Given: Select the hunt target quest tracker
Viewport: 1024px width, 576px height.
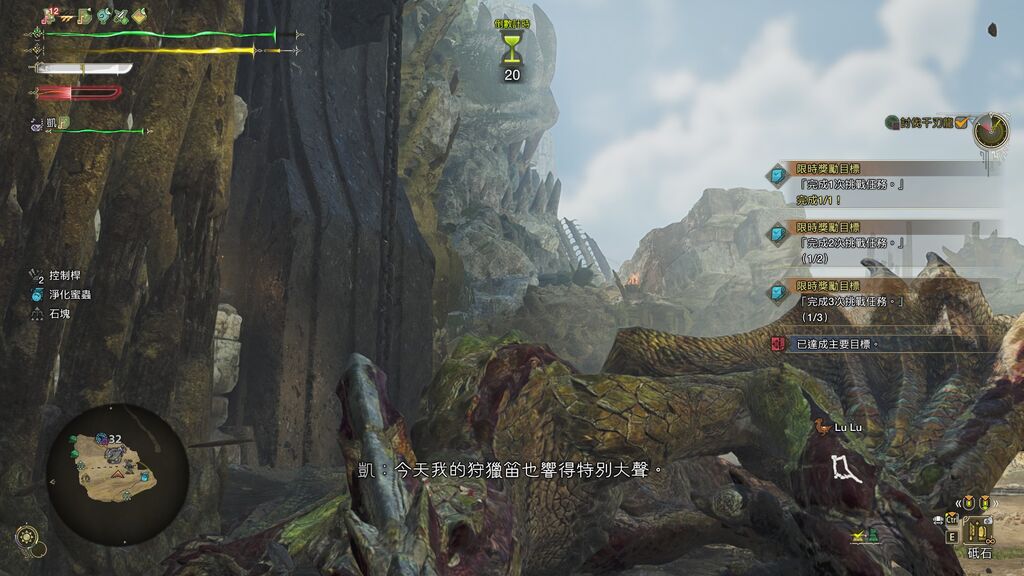Looking at the screenshot, I should tap(925, 122).
